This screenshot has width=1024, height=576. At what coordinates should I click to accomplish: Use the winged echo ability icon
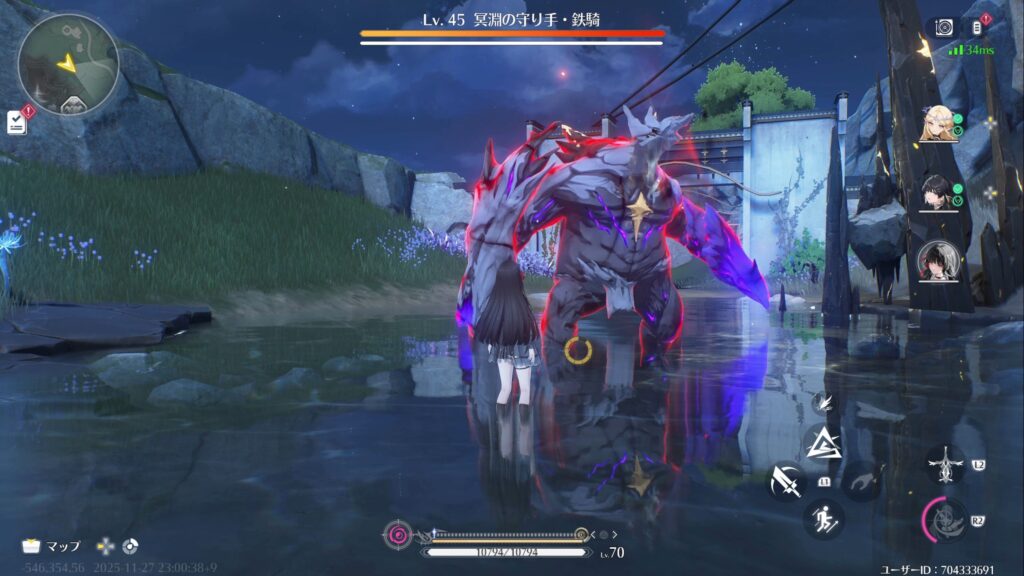point(945,464)
